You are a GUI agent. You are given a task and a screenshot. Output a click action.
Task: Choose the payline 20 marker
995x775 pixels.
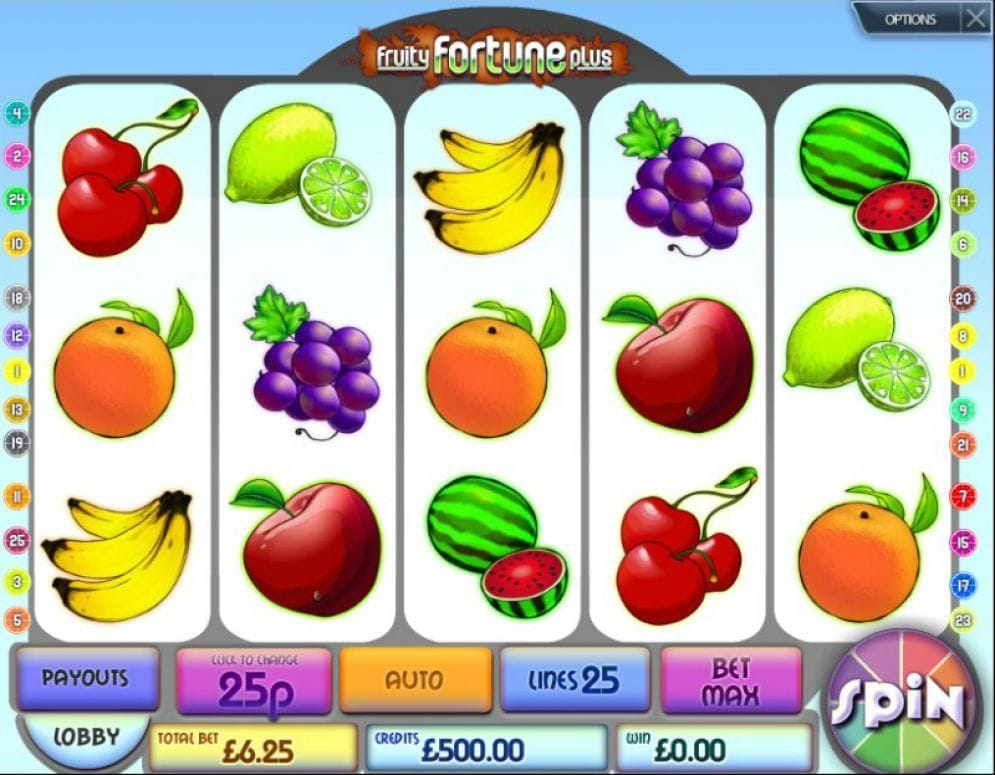point(963,298)
